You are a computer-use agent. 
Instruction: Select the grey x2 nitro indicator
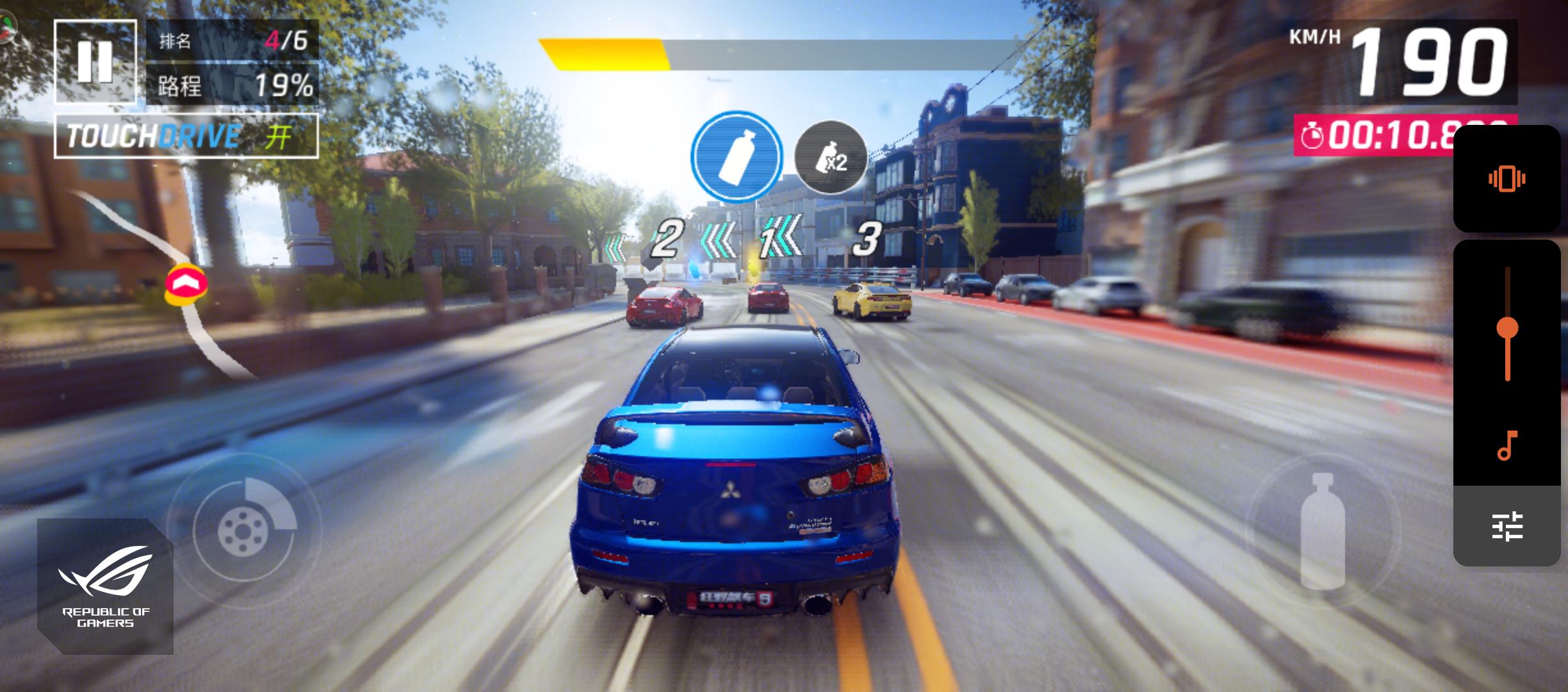(831, 158)
